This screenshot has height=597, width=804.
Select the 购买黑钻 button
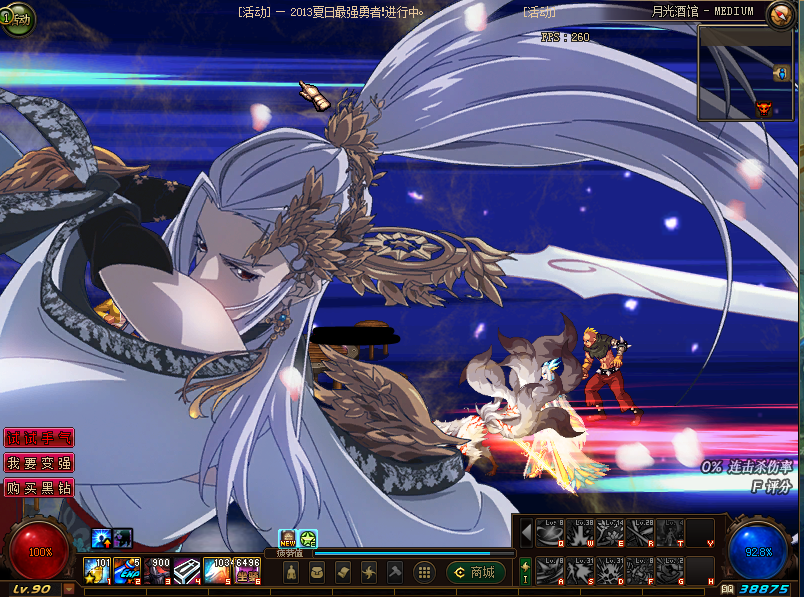click(x=39, y=489)
